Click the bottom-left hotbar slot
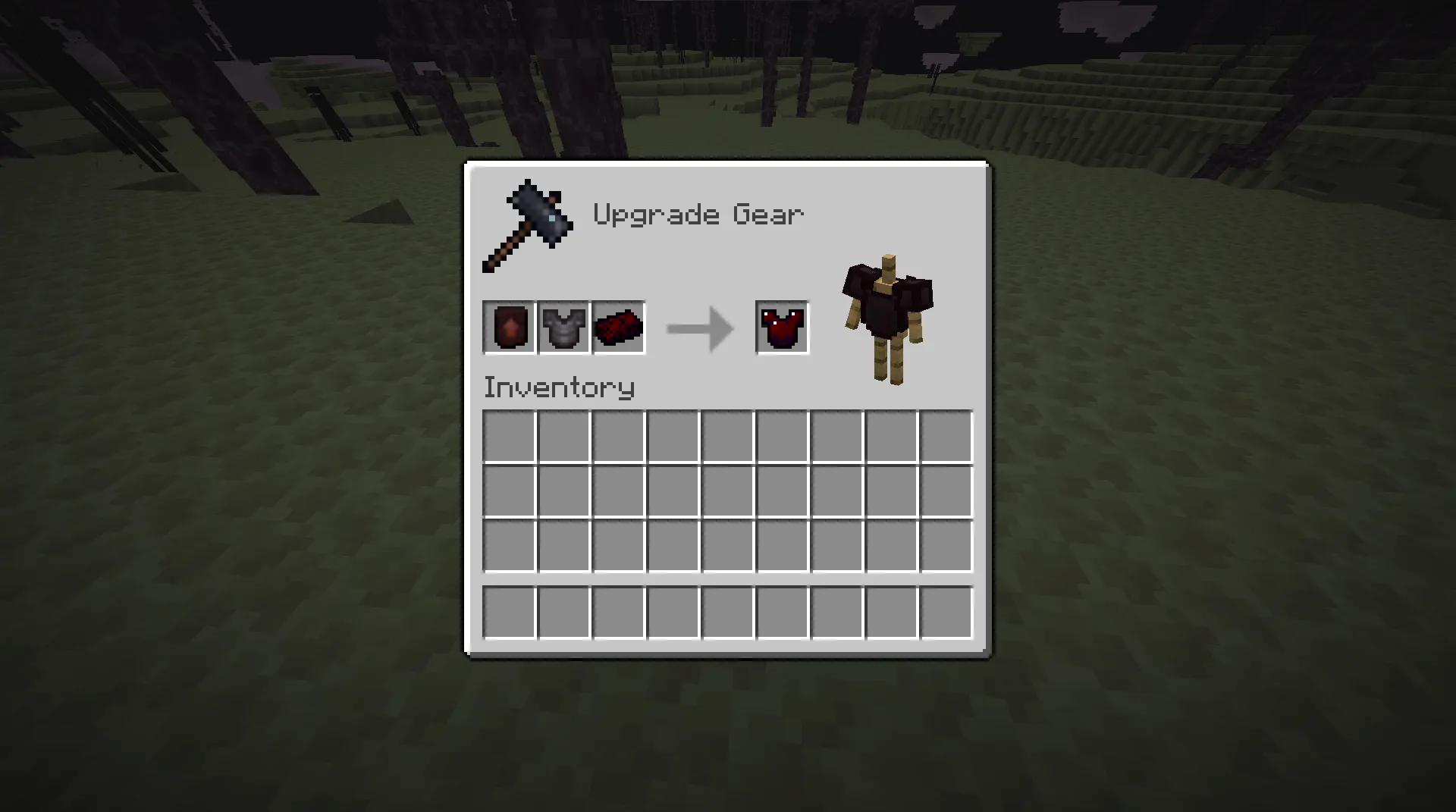Viewport: 1456px width, 812px height. pos(507,613)
